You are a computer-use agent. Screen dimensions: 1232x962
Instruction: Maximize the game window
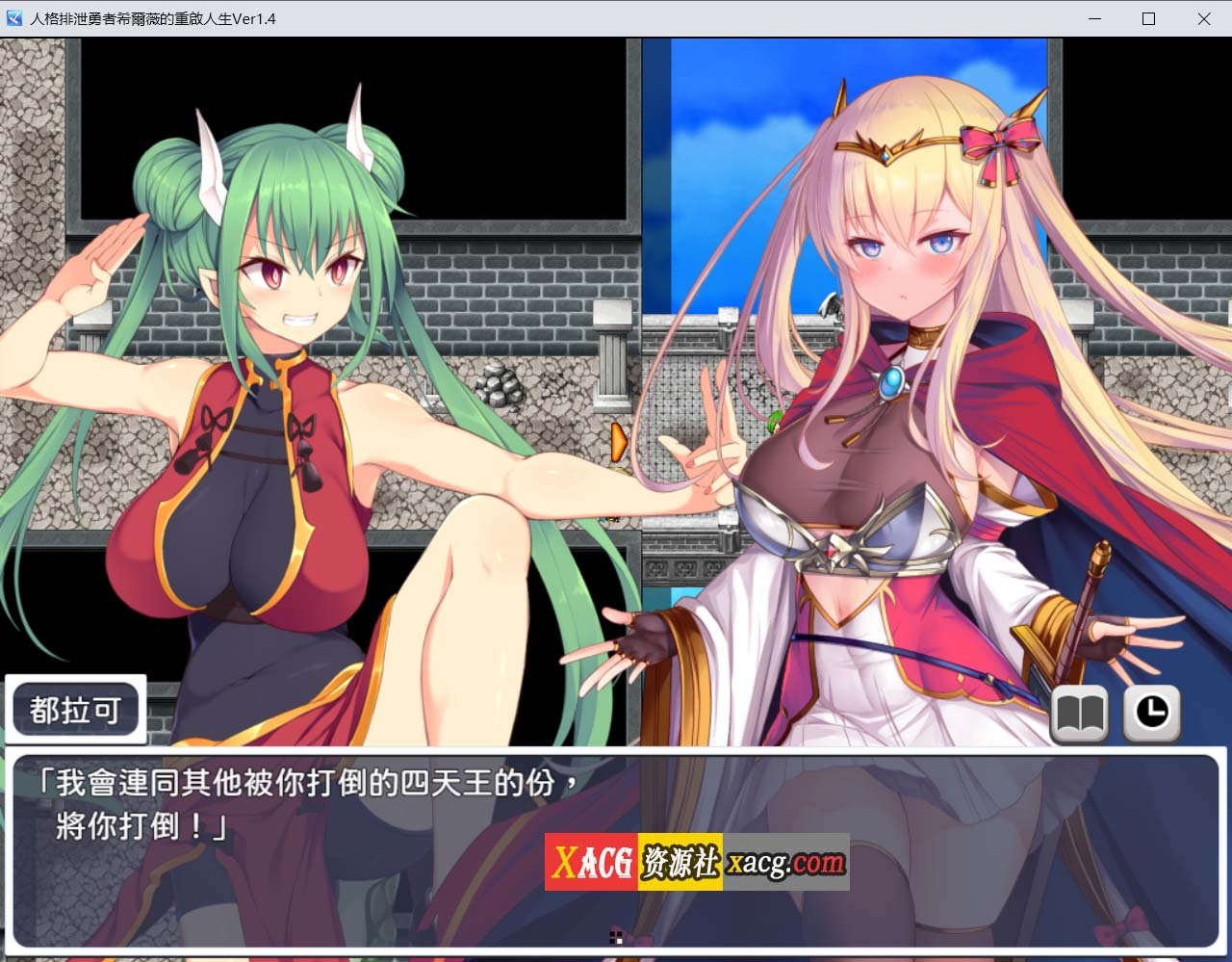tap(1149, 18)
